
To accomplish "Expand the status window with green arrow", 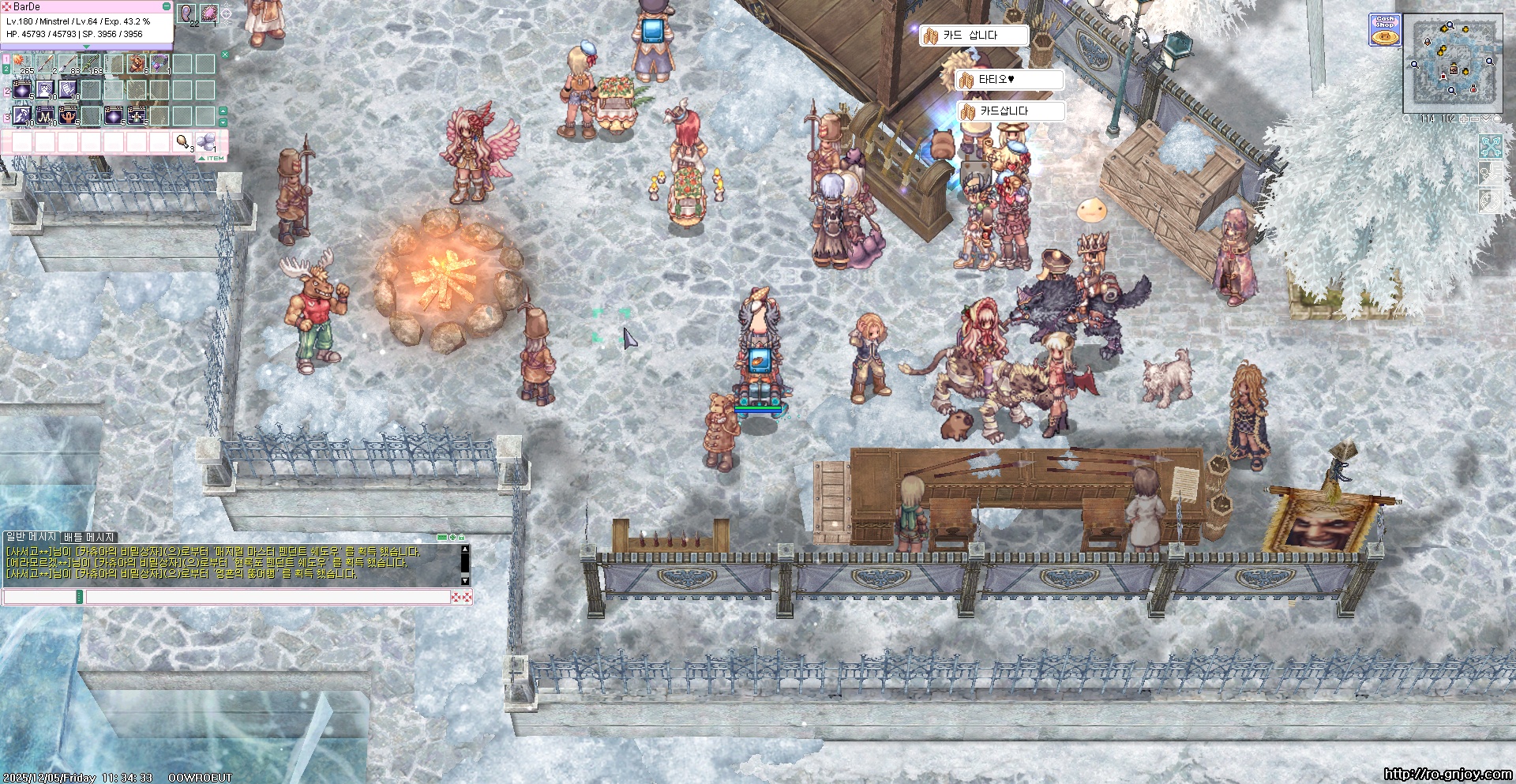I will 86,47.
